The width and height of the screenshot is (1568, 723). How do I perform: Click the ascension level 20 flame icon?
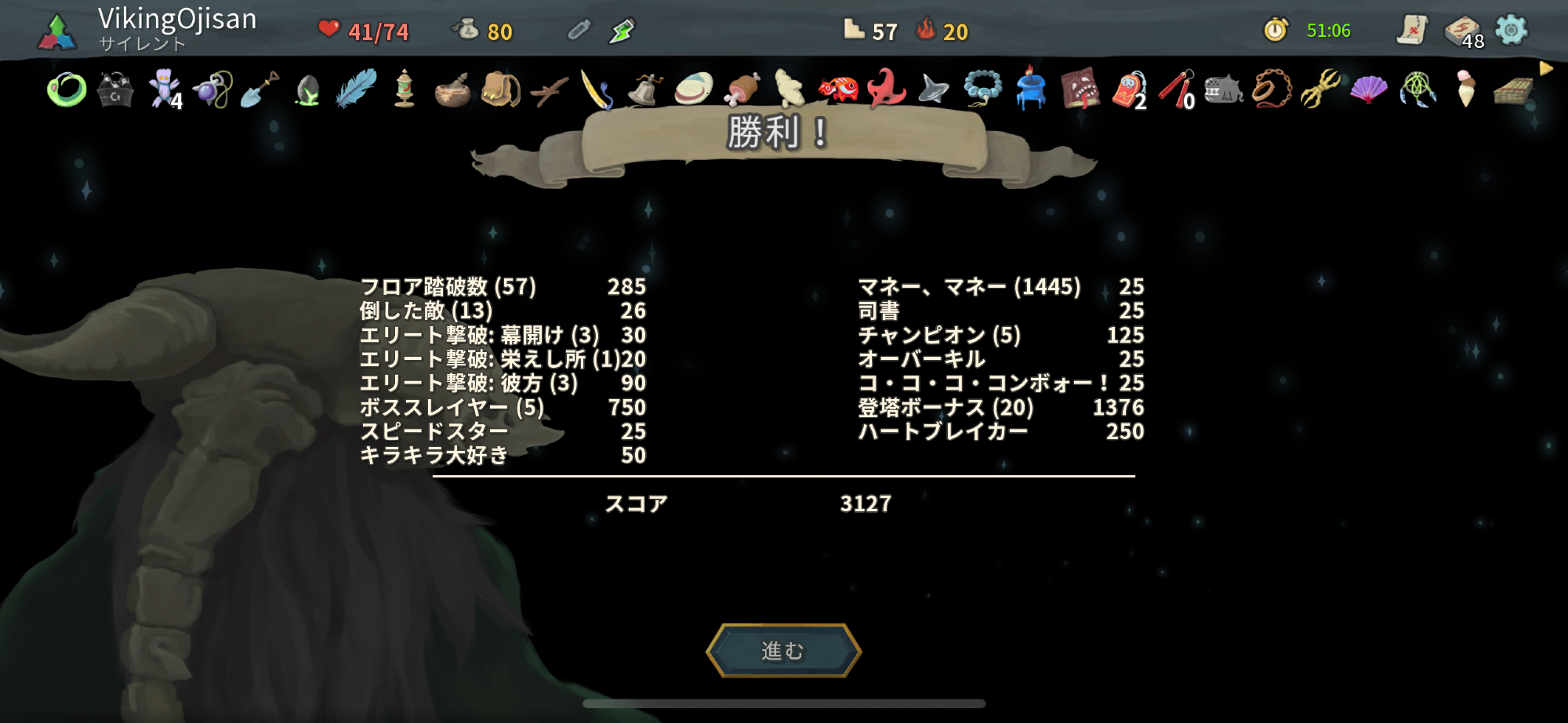pos(927,31)
